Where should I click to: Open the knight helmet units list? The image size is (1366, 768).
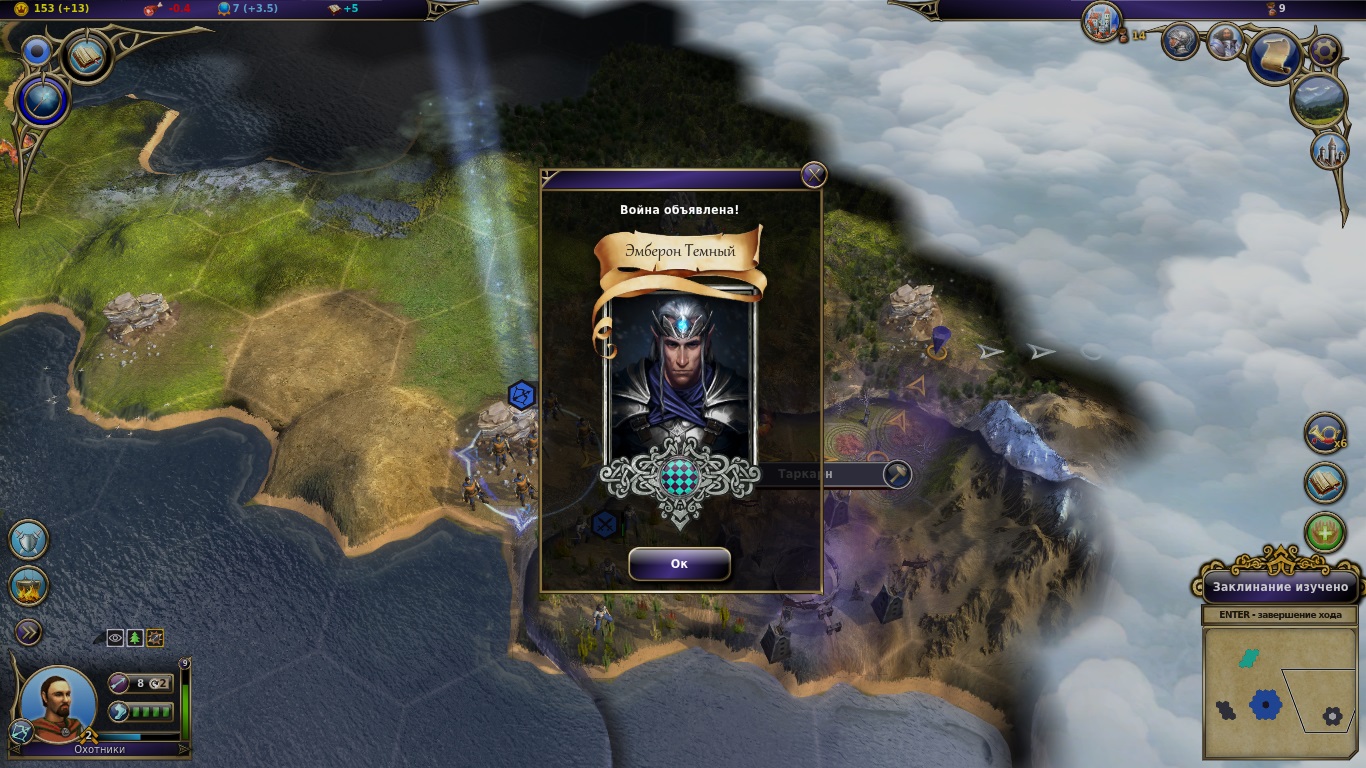1180,41
